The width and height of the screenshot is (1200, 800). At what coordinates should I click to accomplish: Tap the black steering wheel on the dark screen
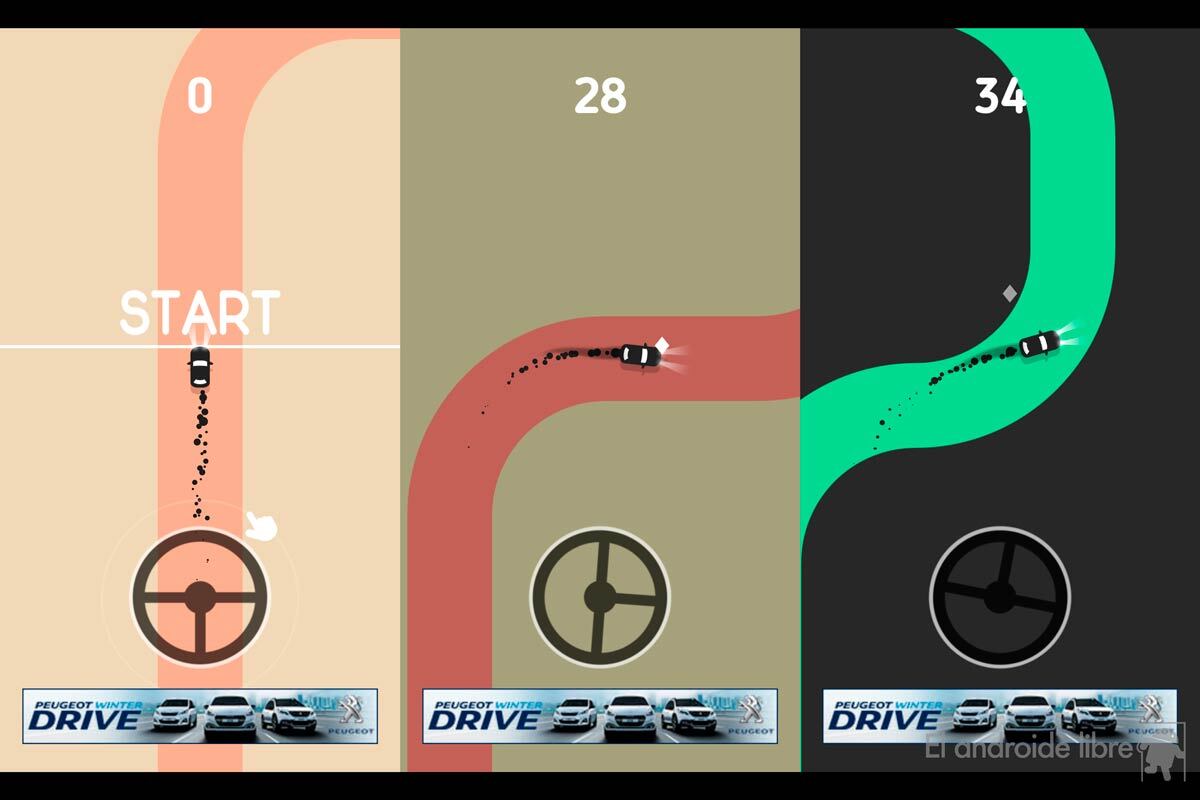pos(1000,597)
